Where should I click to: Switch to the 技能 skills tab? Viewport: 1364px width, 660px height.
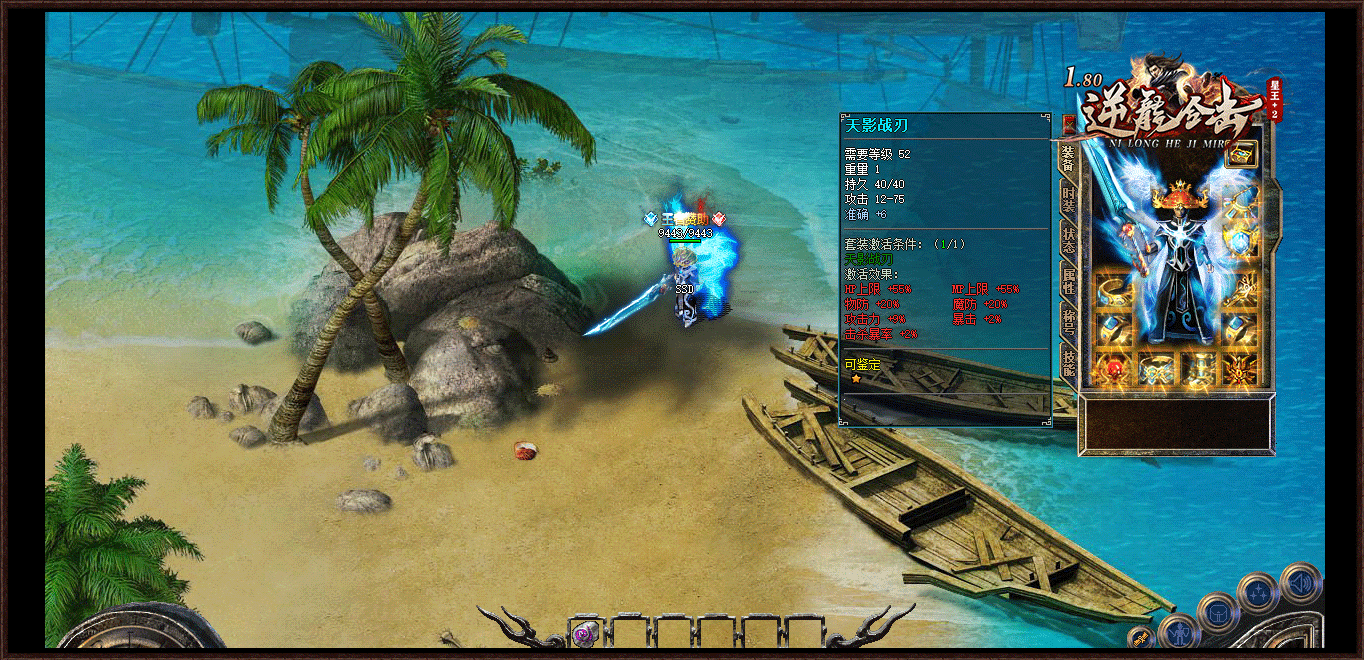1068,363
